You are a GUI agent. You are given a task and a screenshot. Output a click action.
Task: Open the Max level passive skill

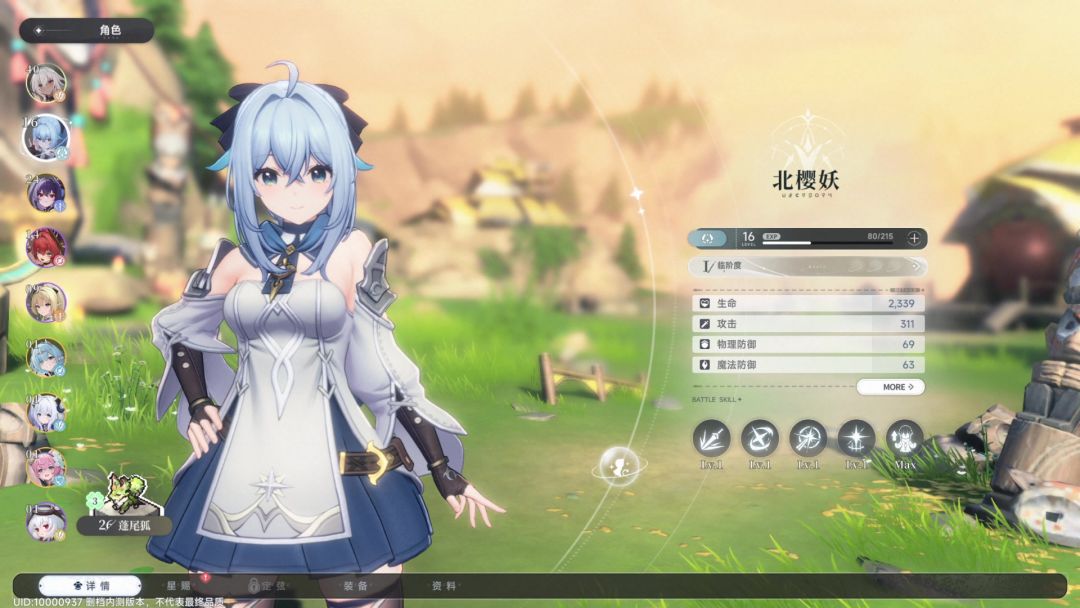904,438
